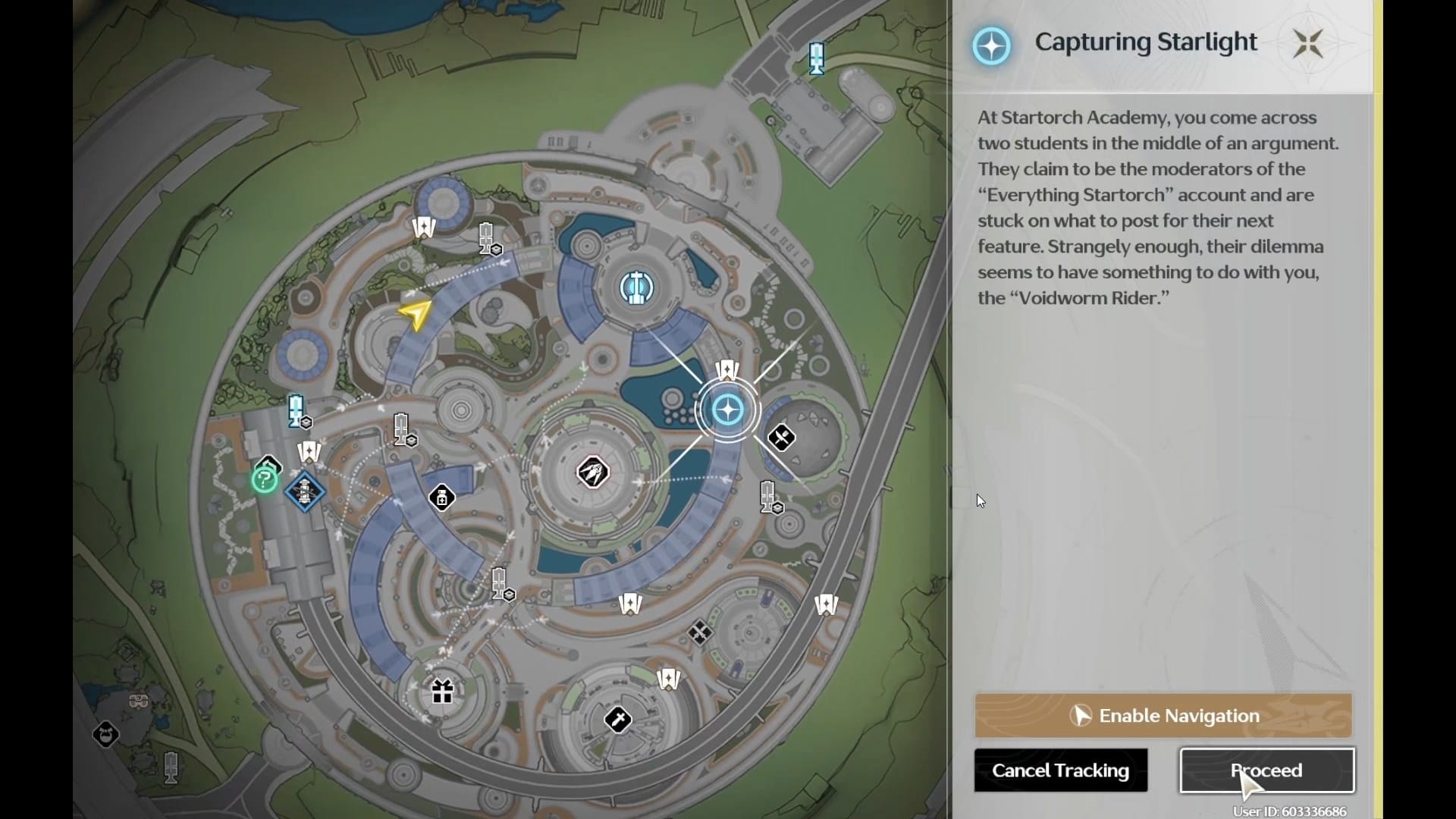The image size is (1456, 819).
Task: Click the Proceed button
Action: (x=1266, y=770)
